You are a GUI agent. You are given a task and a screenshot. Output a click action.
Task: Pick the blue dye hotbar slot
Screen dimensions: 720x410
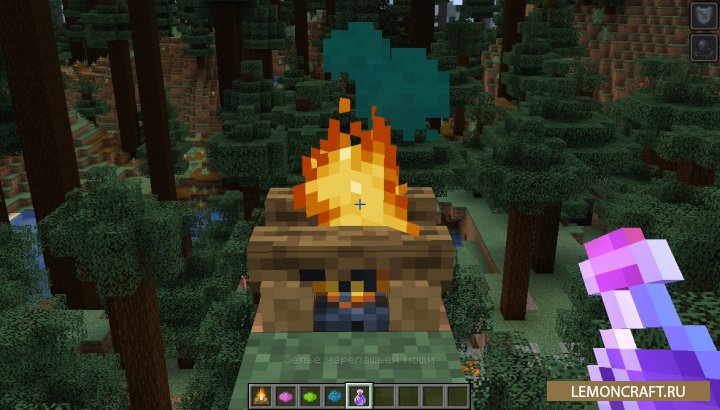click(332, 395)
